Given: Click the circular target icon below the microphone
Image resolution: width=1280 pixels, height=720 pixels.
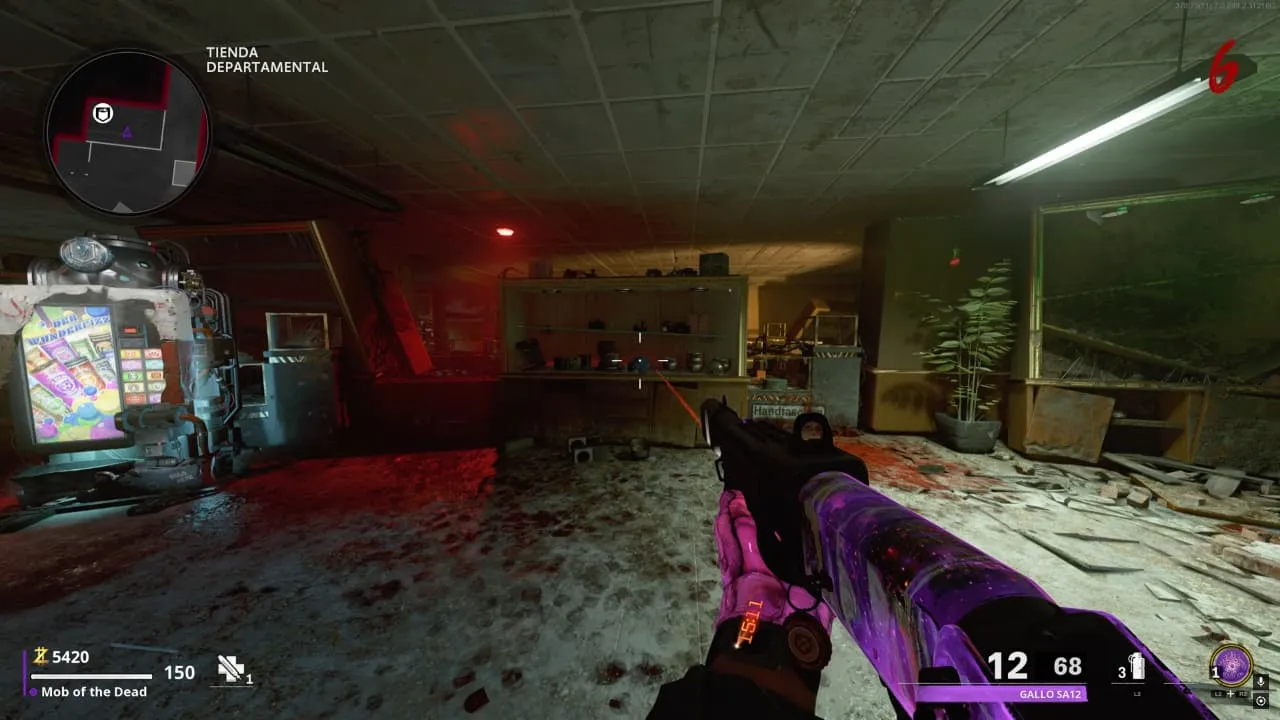Looking at the screenshot, I should 1260,701.
